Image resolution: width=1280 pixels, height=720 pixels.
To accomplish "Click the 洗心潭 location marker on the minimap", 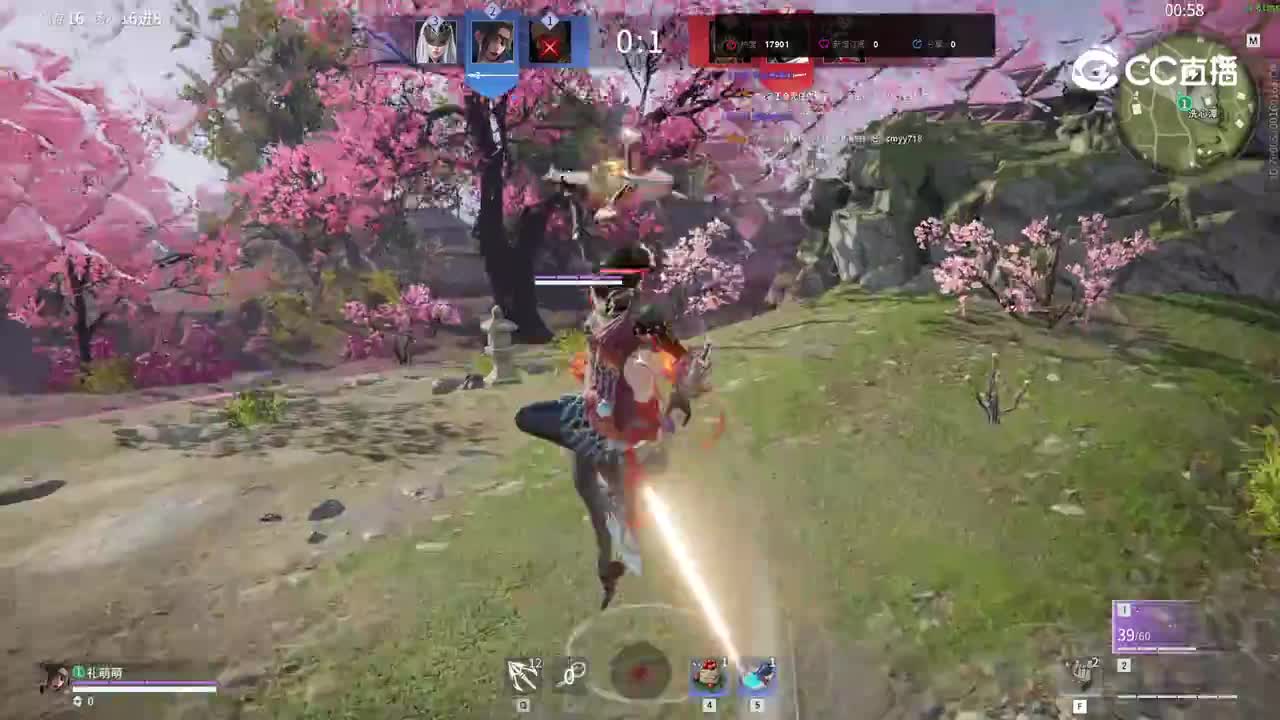I will coord(1183,101).
